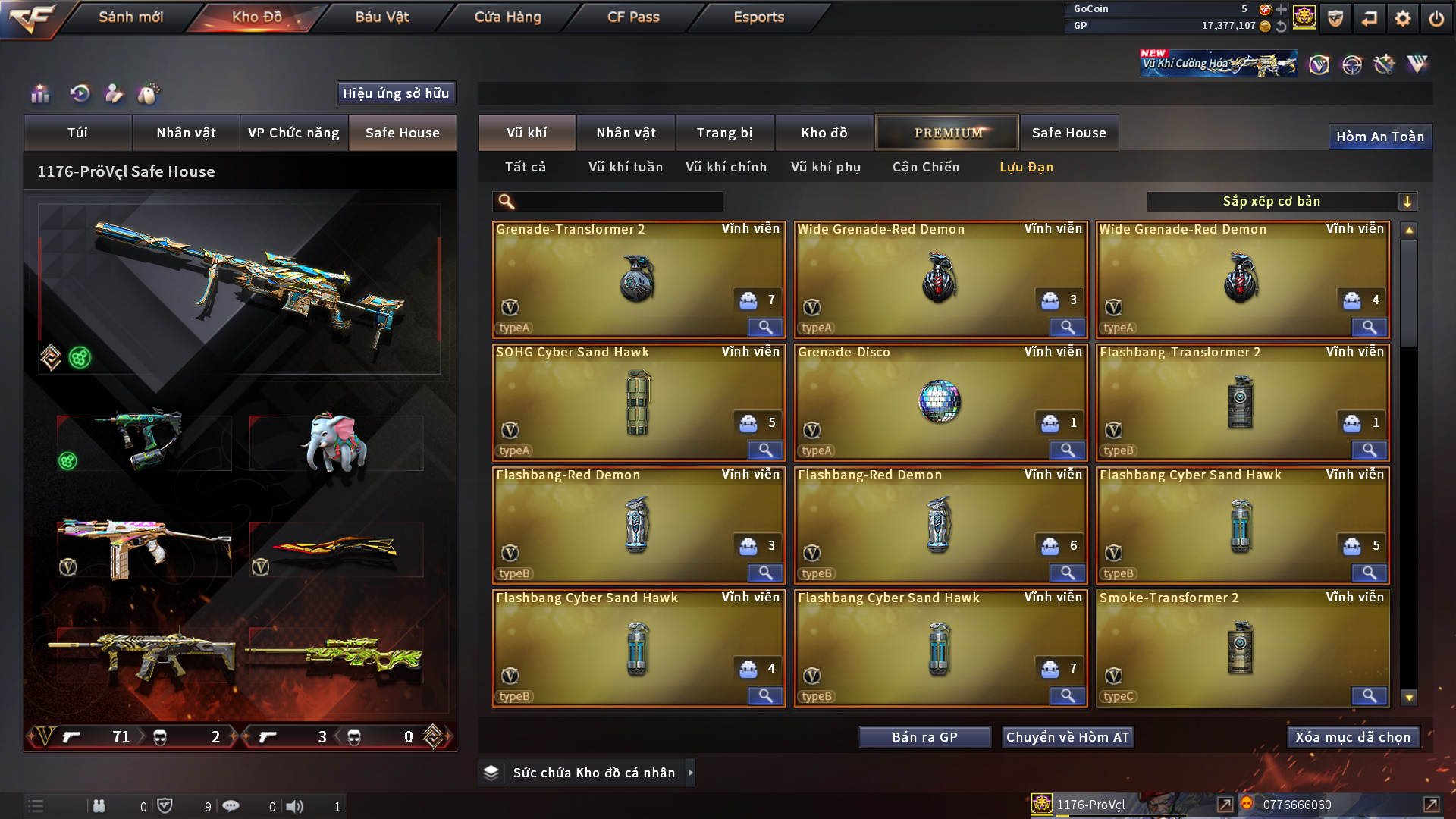The height and width of the screenshot is (819, 1456).
Task: Click Xóa mục đã chọn button
Action: [x=1352, y=737]
